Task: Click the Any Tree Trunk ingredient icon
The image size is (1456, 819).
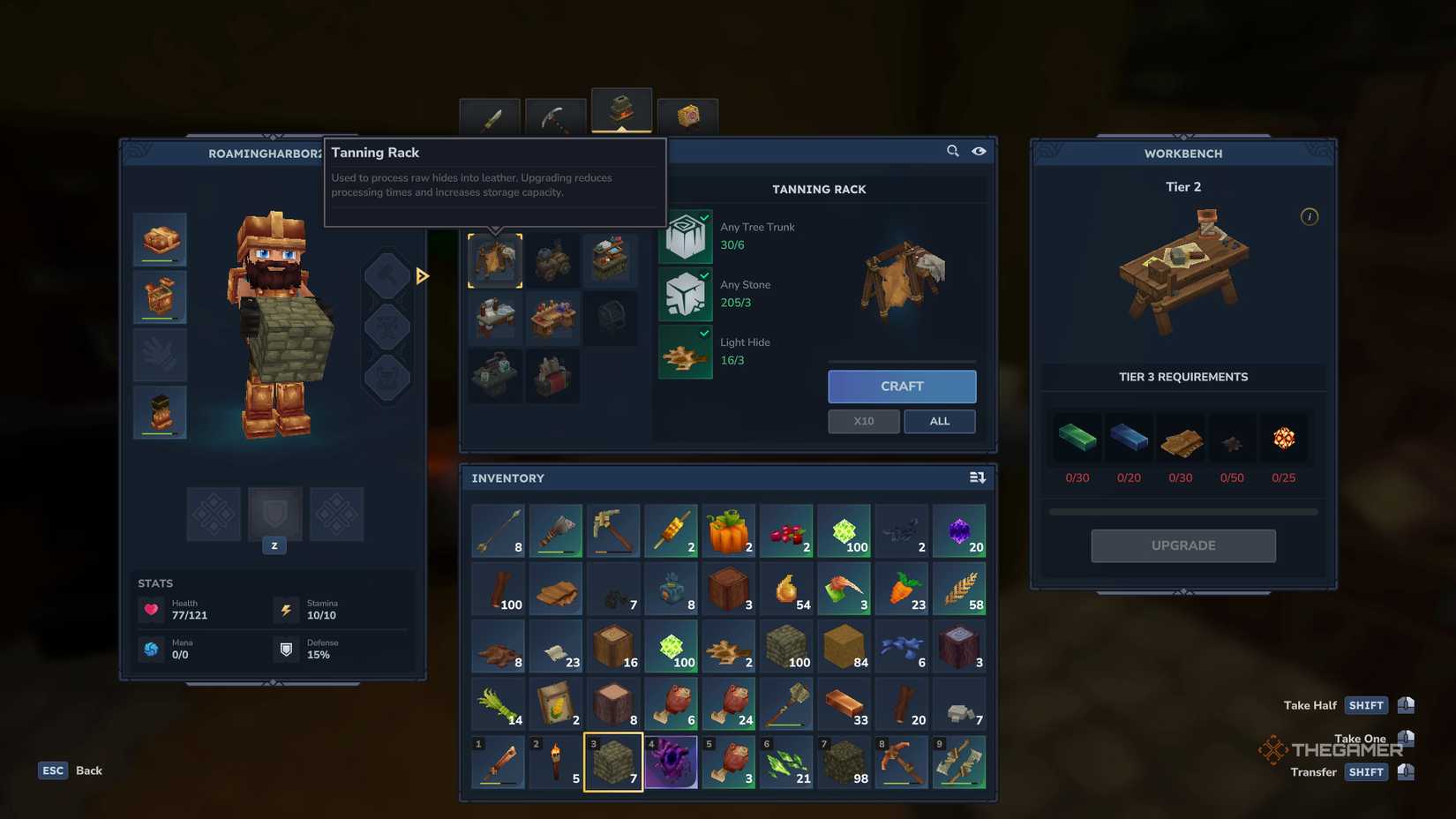Action: coord(686,236)
